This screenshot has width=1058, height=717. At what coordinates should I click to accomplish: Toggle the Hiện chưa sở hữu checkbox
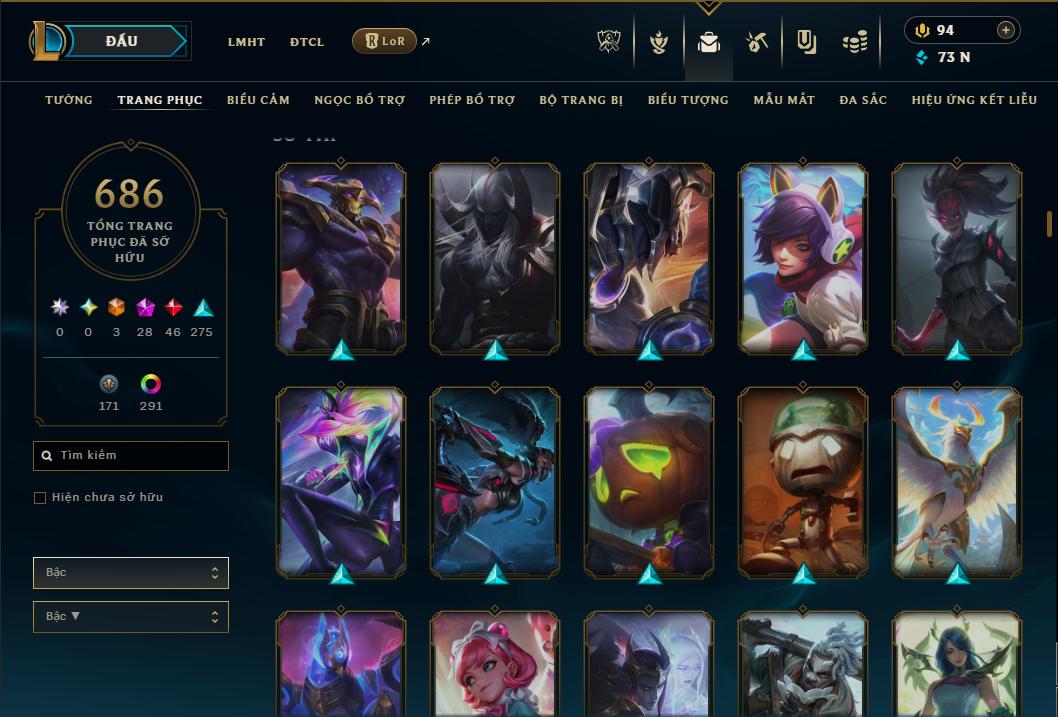(x=40, y=498)
